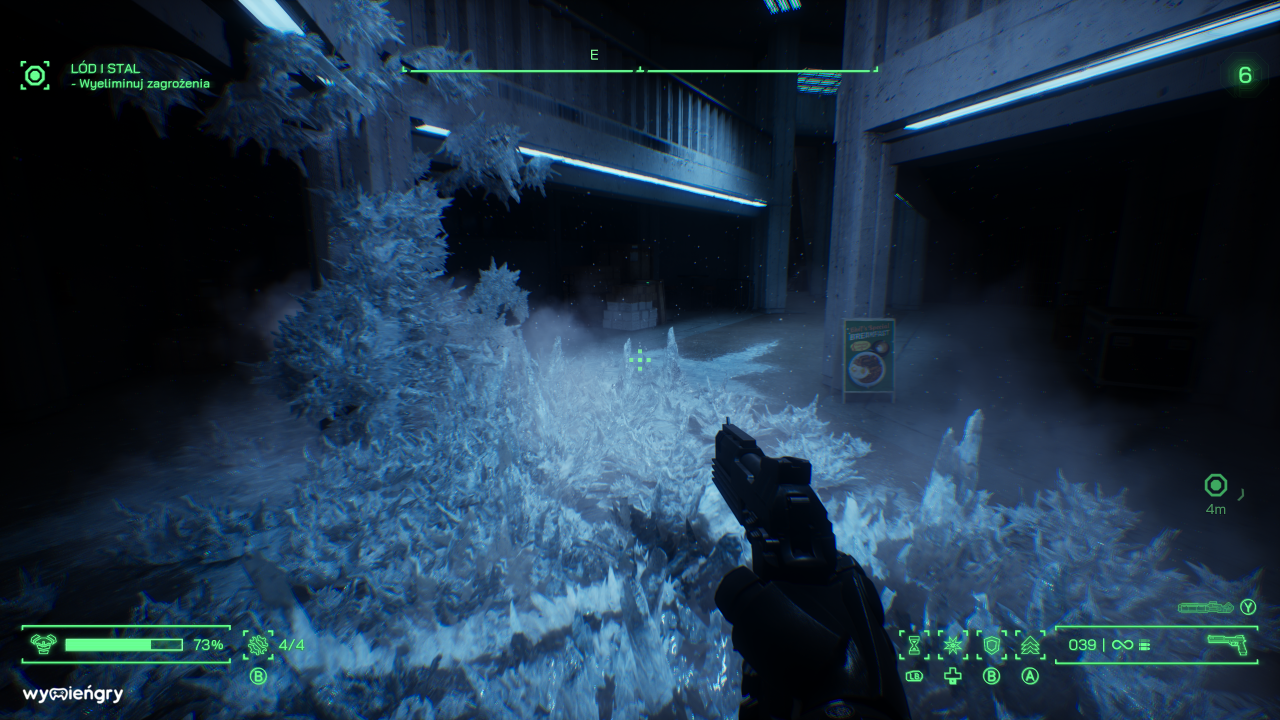Use the triple-chevron ability icon
Screen dimensions: 1280x720
(1030, 645)
